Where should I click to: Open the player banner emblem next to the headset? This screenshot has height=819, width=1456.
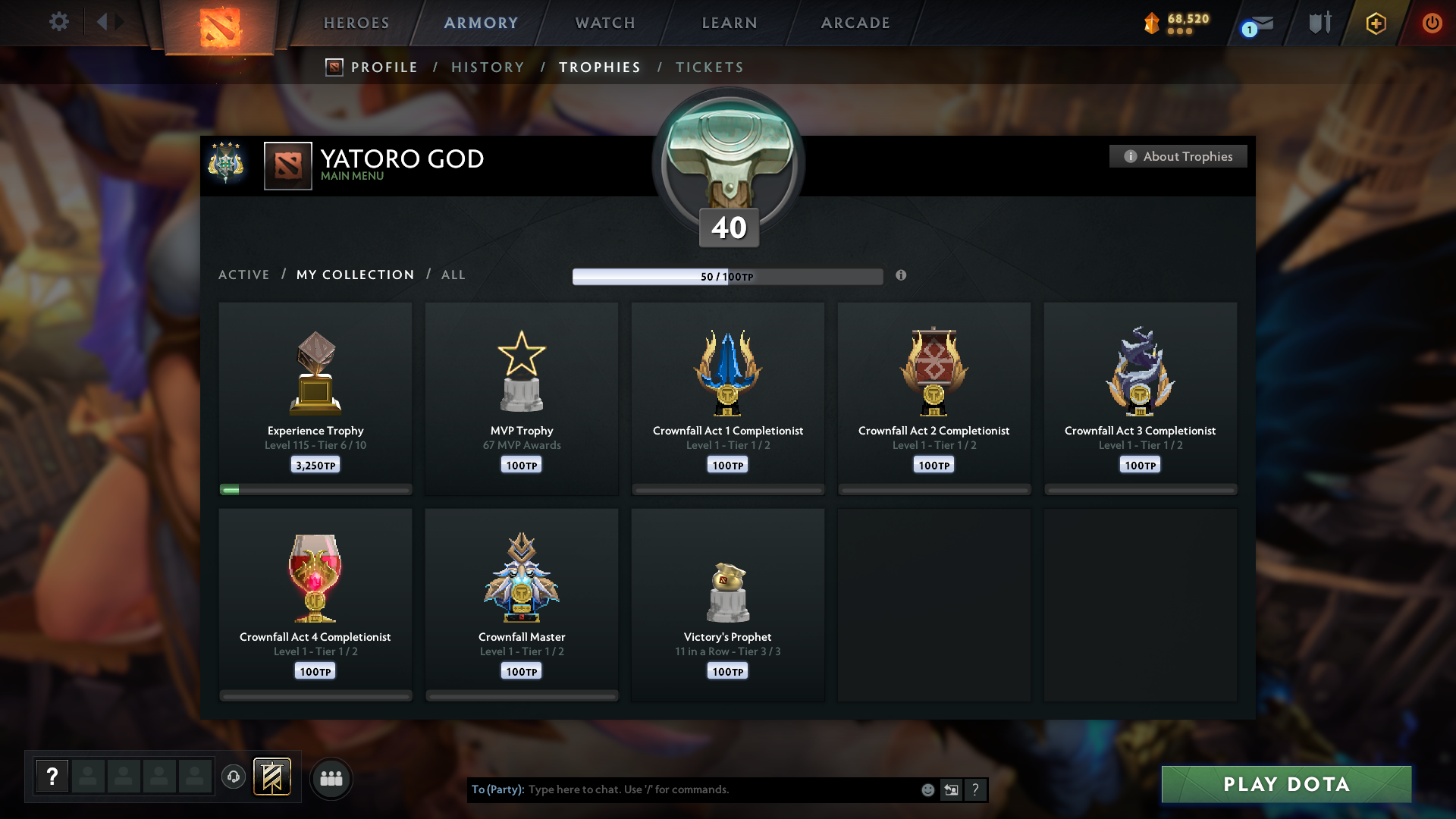273,777
